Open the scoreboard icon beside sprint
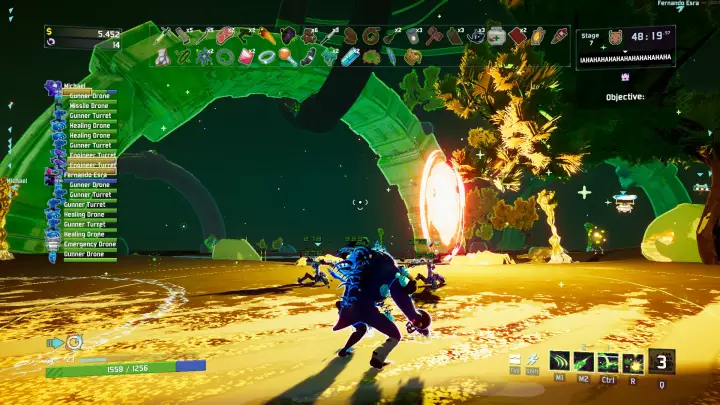The height and width of the screenshot is (405, 720). (x=515, y=360)
